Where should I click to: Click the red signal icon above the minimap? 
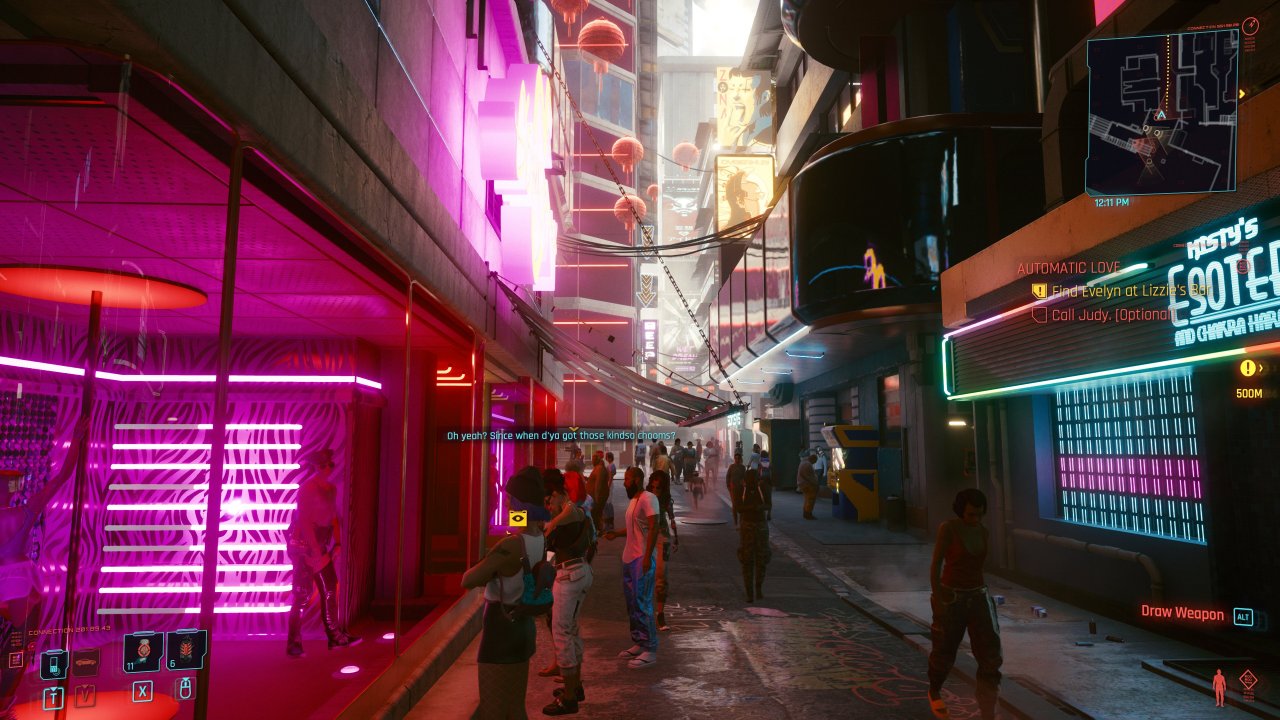point(1251,26)
